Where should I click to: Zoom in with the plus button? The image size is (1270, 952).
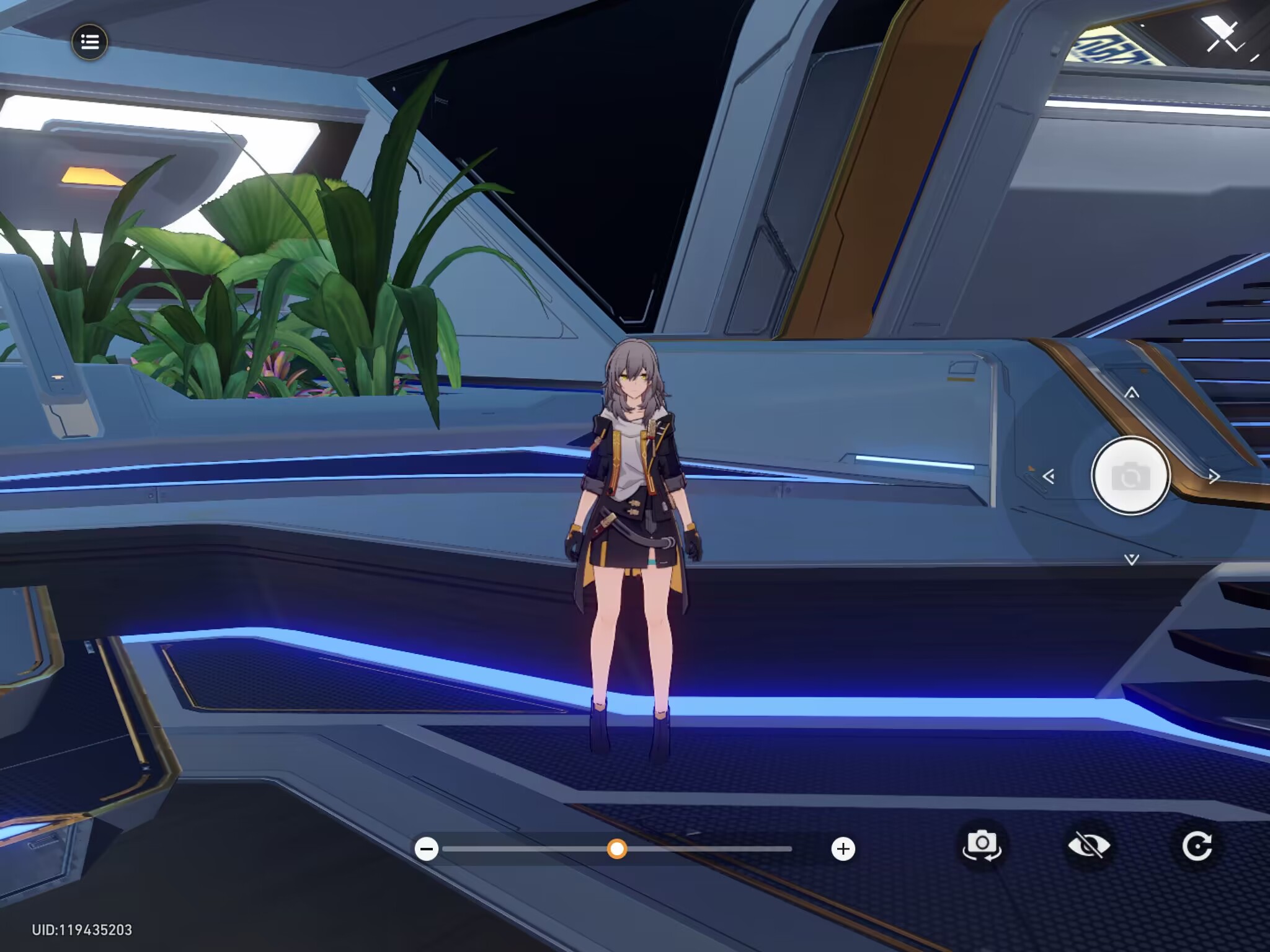pyautogui.click(x=843, y=848)
